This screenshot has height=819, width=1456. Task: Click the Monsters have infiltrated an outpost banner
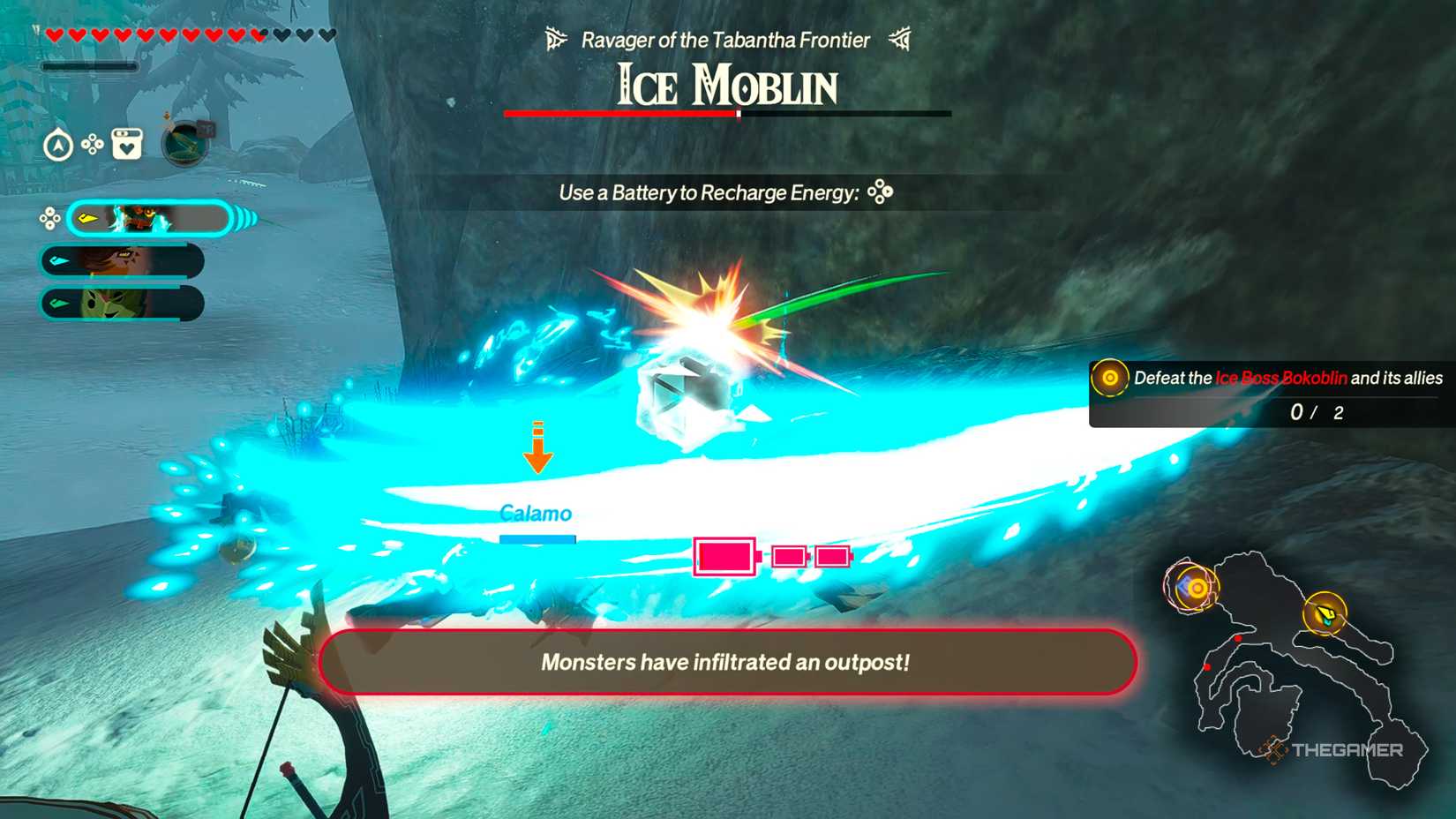point(725,663)
